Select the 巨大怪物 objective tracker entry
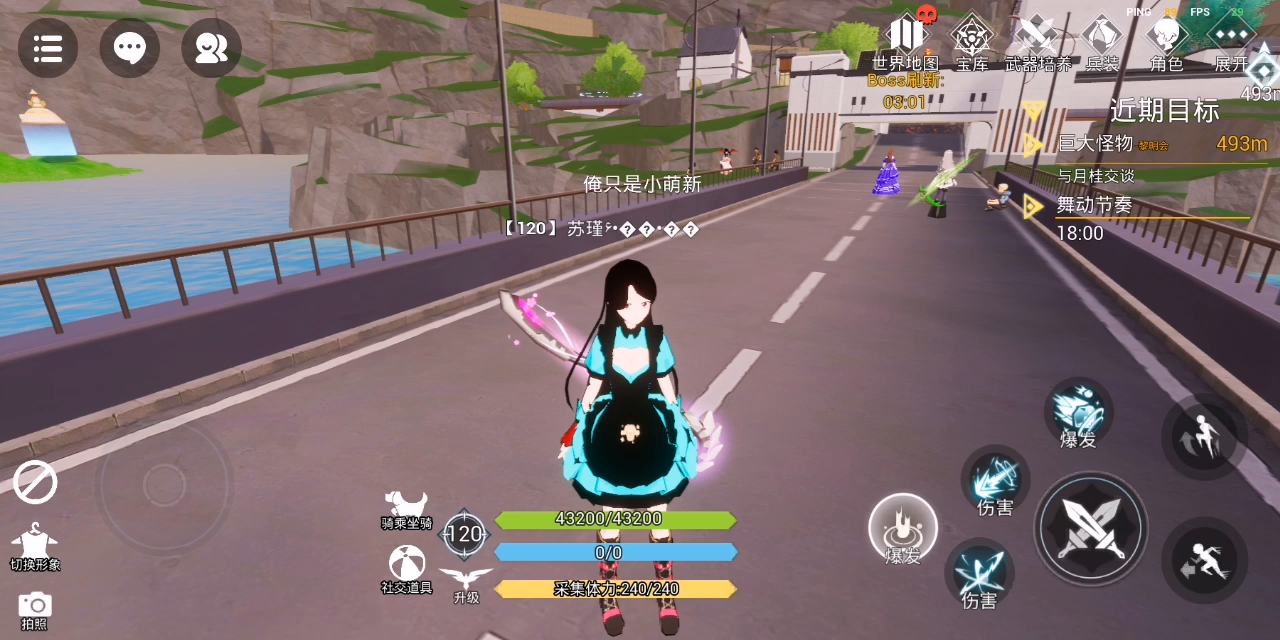1280x640 pixels. pyautogui.click(x=1140, y=144)
